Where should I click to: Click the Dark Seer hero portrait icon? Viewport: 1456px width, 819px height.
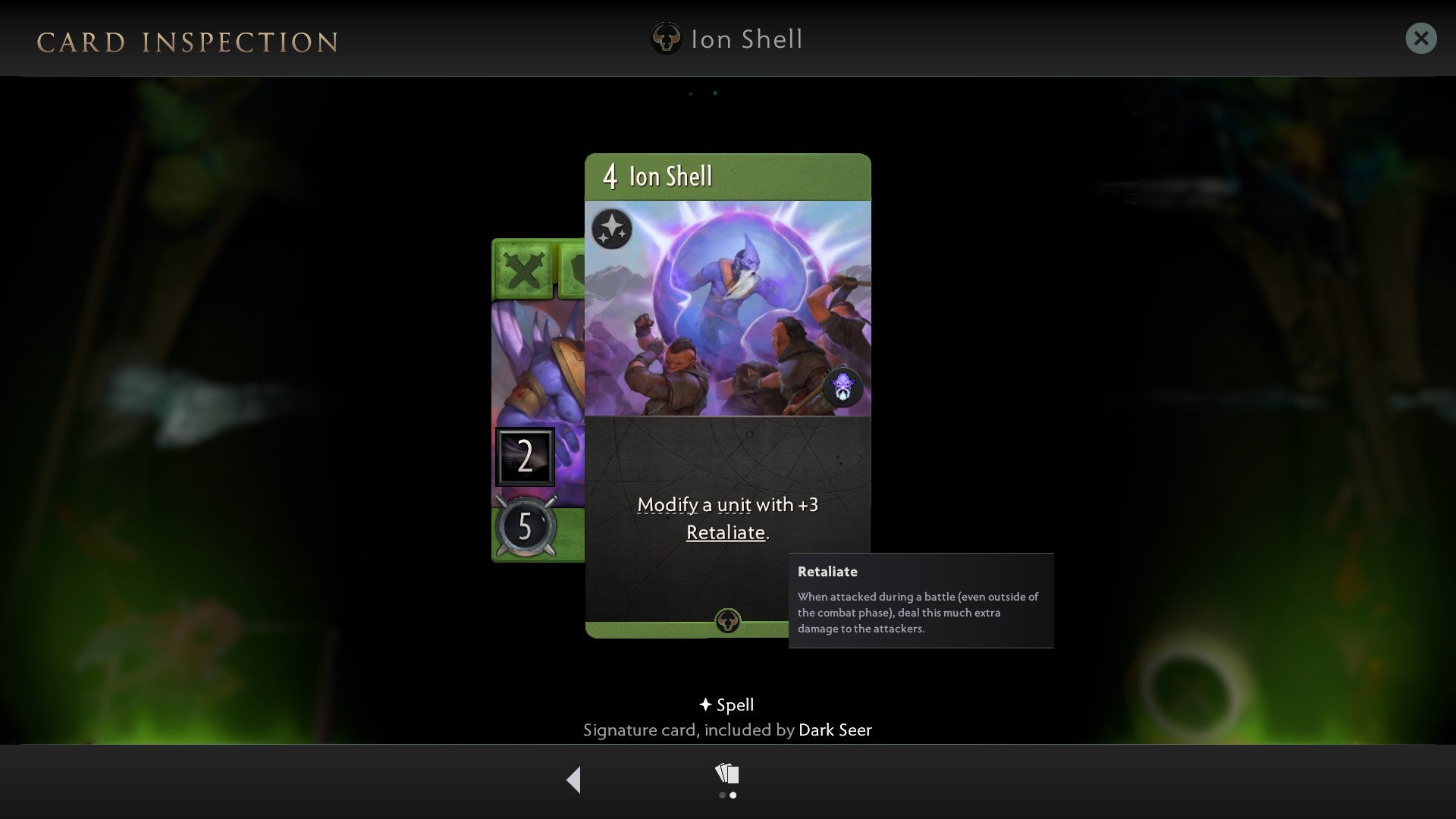[x=844, y=388]
